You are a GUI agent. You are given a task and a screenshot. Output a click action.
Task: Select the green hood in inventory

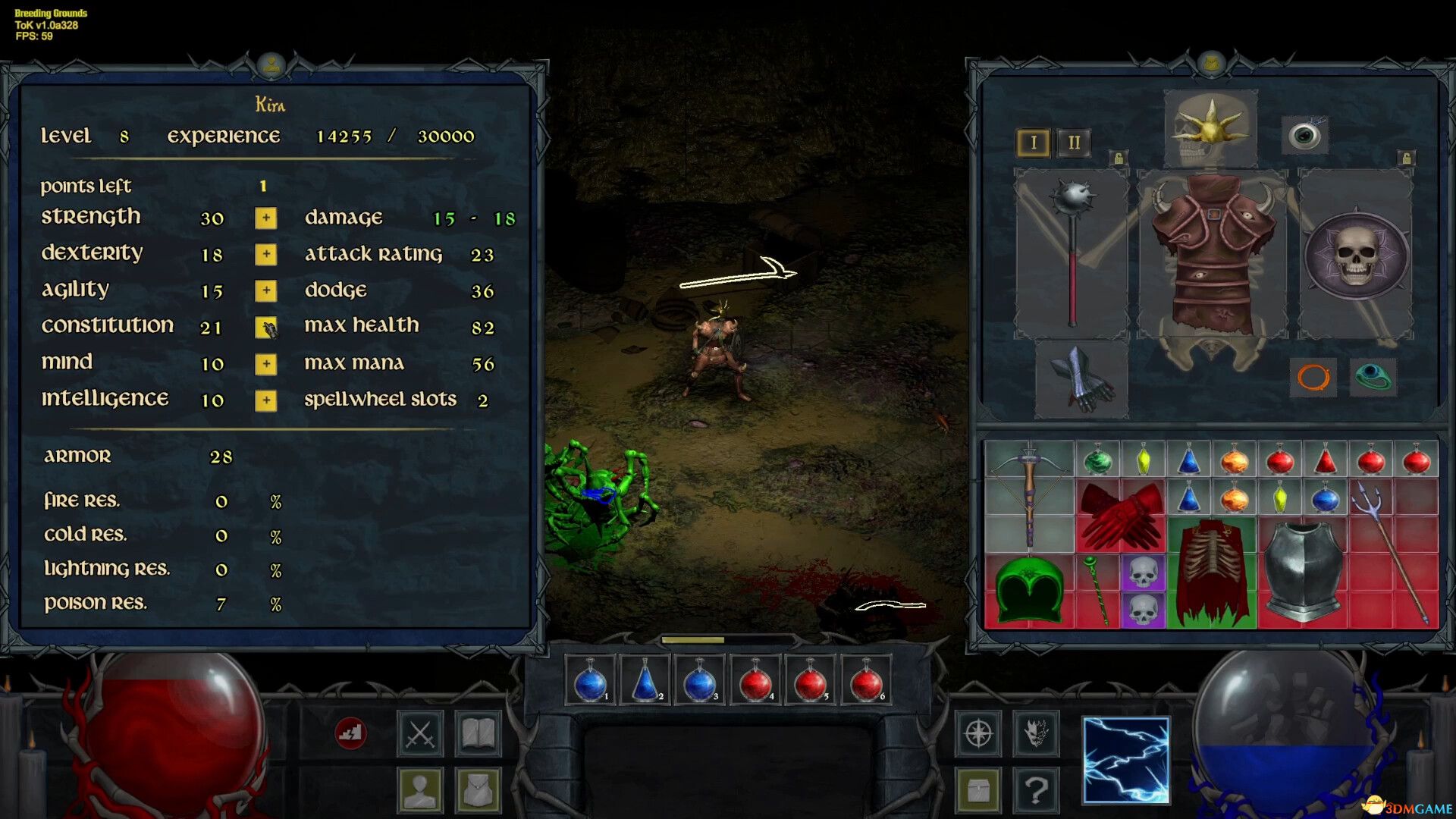click(1029, 590)
